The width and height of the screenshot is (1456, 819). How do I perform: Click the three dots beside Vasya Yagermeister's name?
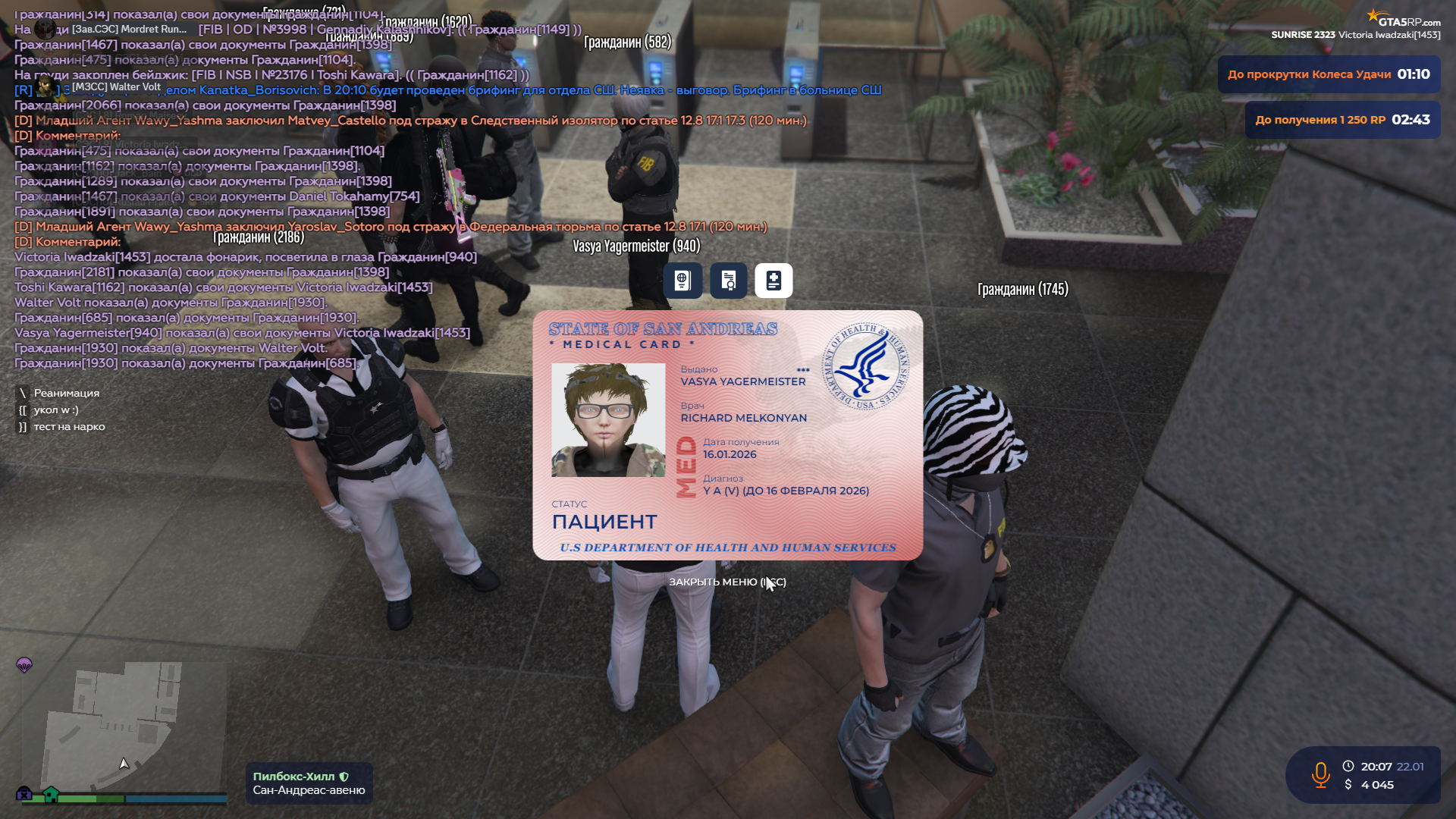803,370
